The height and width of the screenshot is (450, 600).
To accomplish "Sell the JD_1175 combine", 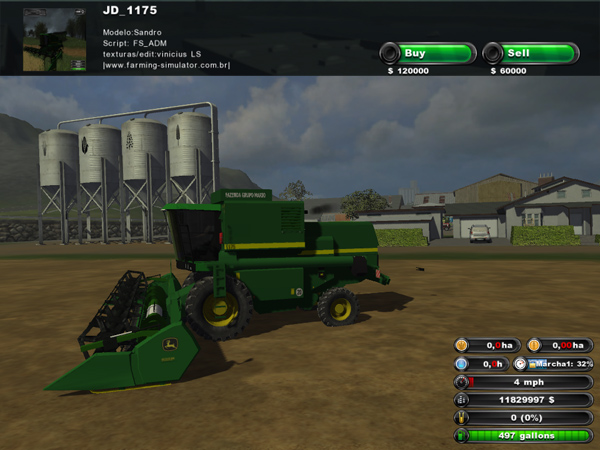I will pyautogui.click(x=529, y=53).
